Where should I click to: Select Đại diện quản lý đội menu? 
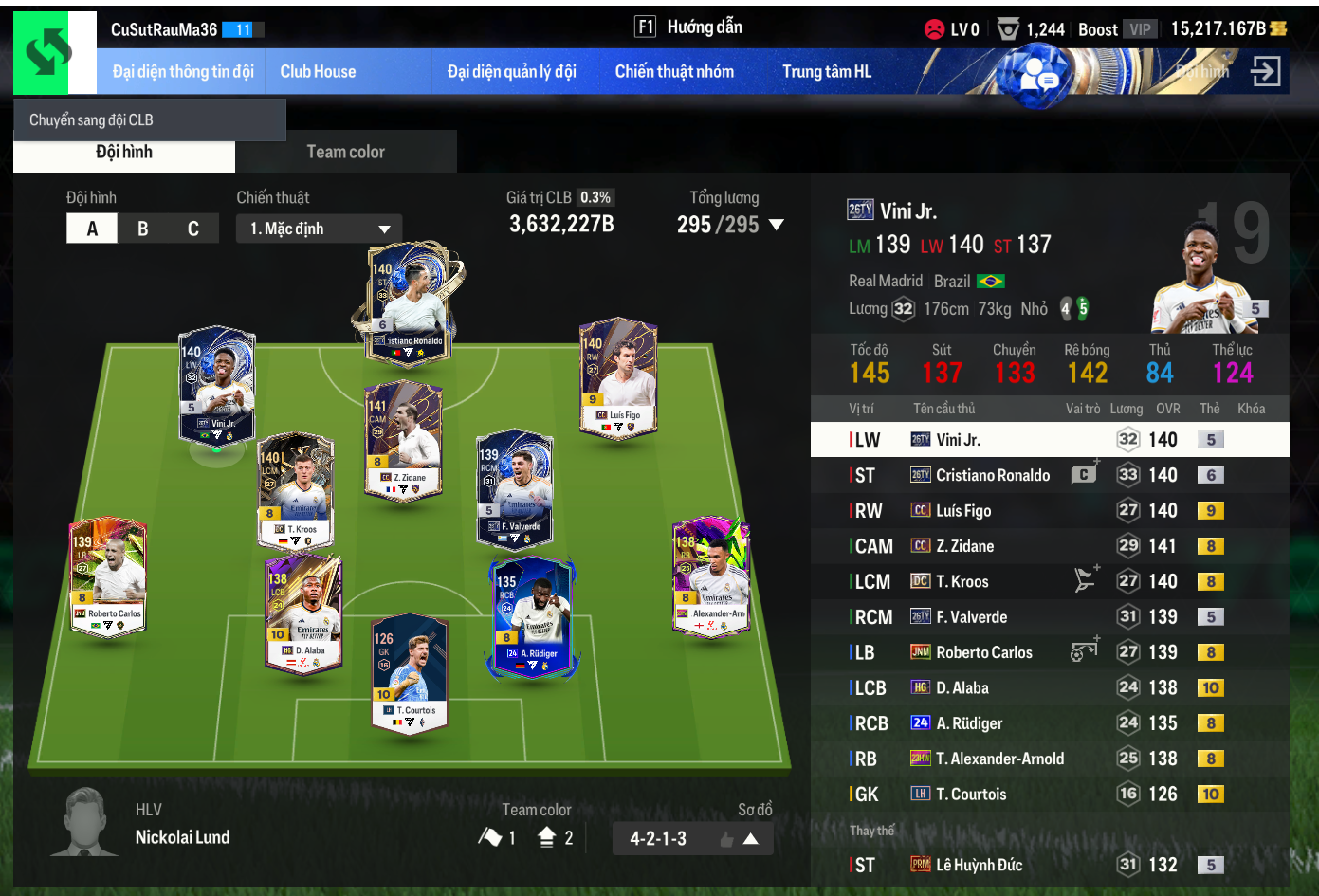pos(511,72)
